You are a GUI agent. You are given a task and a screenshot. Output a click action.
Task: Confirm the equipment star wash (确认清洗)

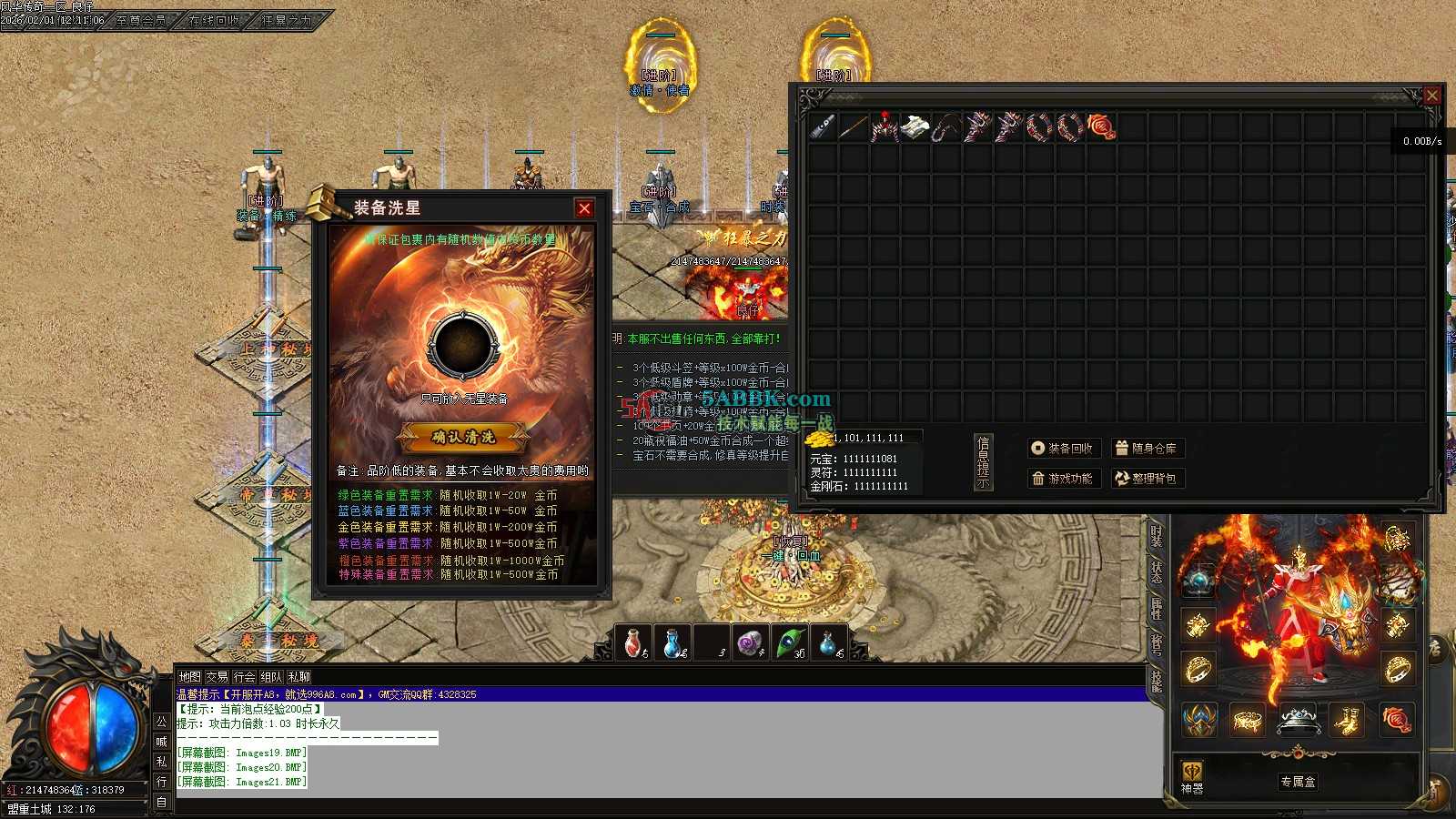[464, 437]
